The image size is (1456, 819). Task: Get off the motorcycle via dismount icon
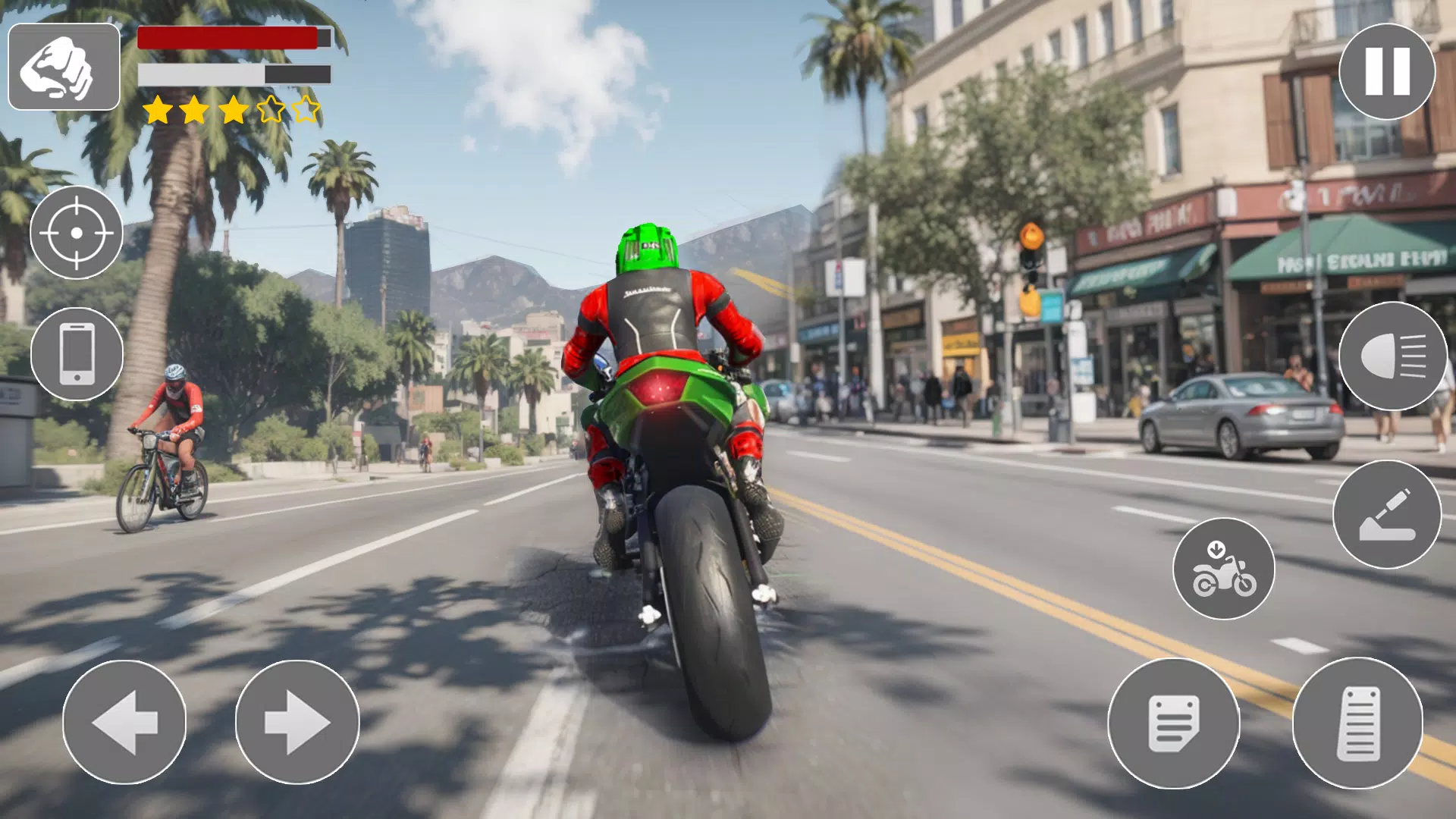(1223, 569)
